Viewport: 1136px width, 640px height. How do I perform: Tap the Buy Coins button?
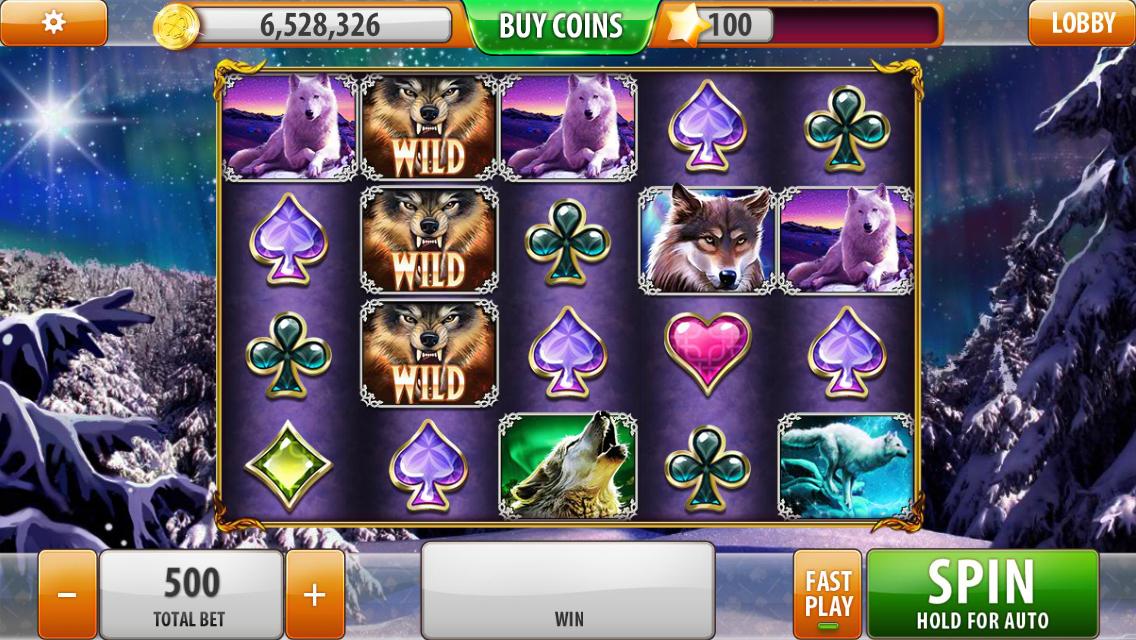point(560,26)
